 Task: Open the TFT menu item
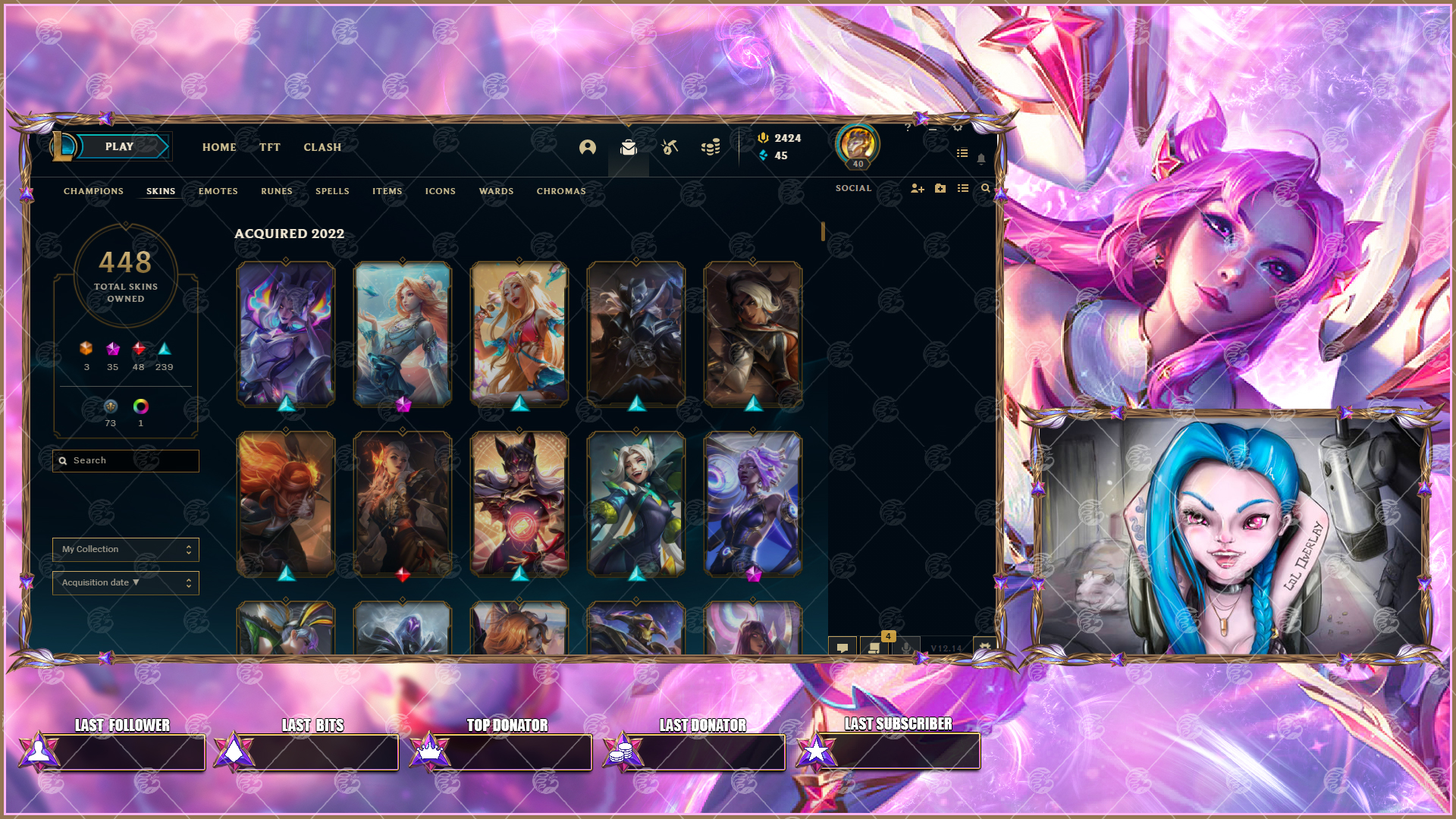(270, 147)
